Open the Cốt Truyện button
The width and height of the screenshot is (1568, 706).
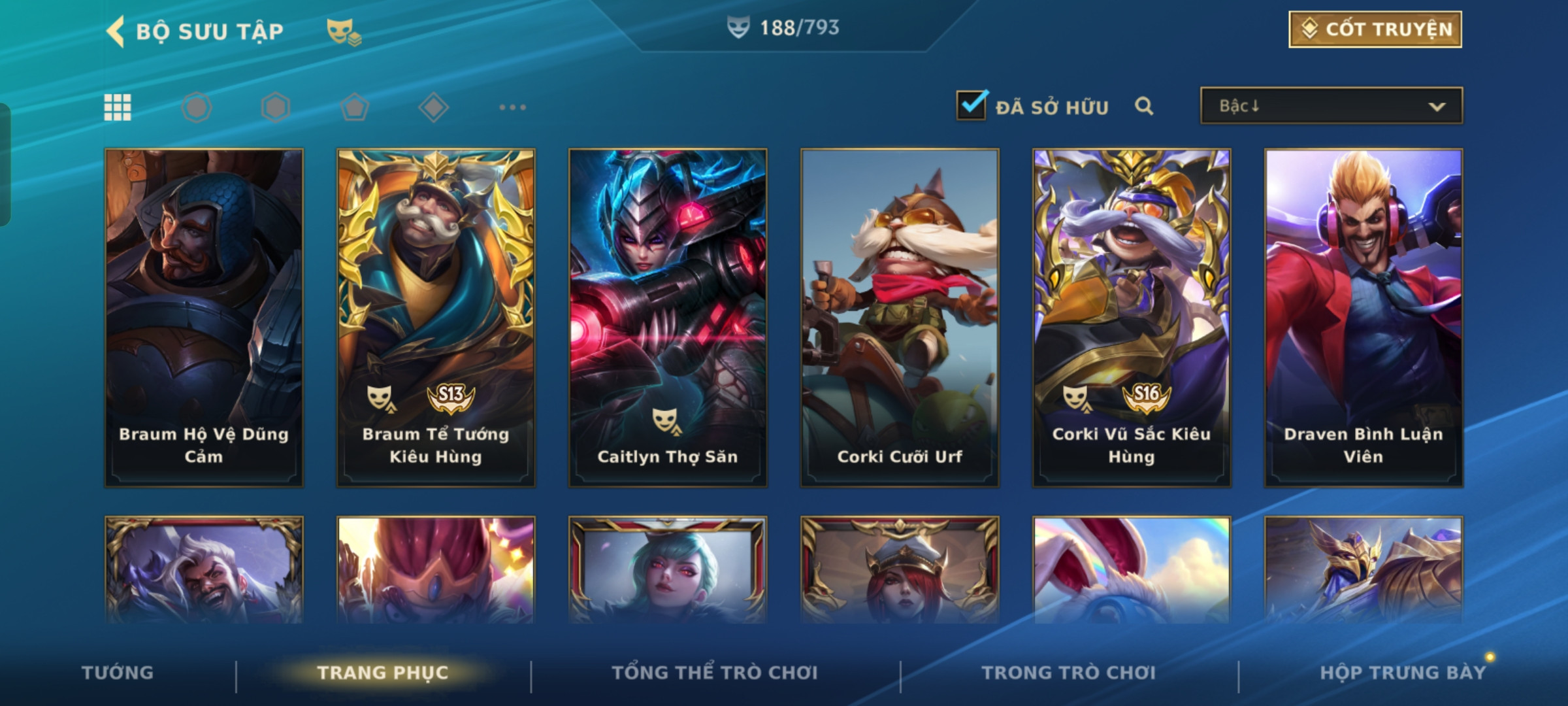(x=1375, y=29)
